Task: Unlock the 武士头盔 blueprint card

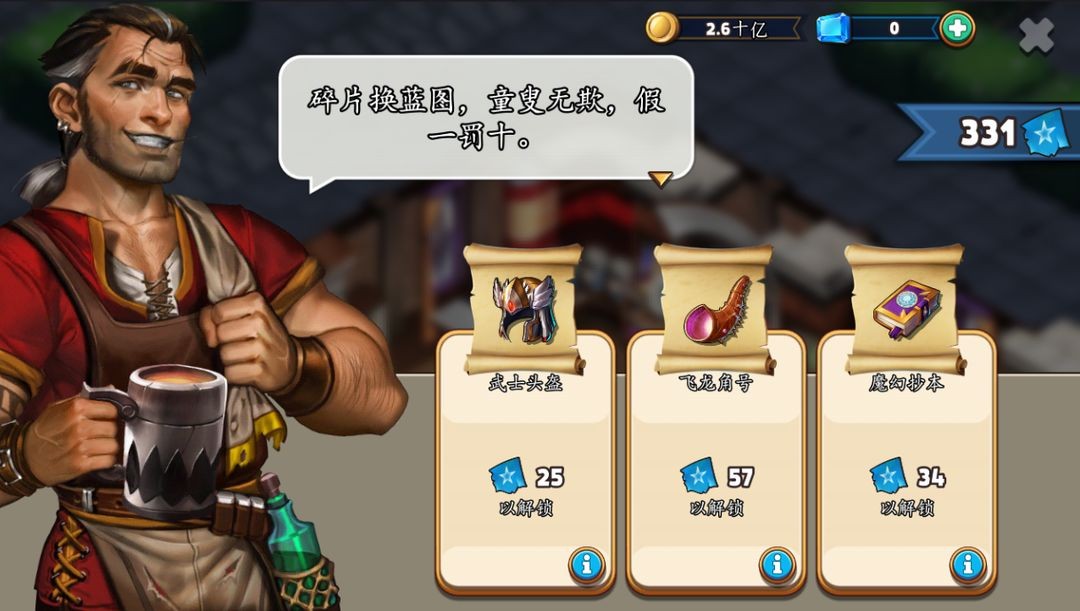Action: (x=525, y=488)
